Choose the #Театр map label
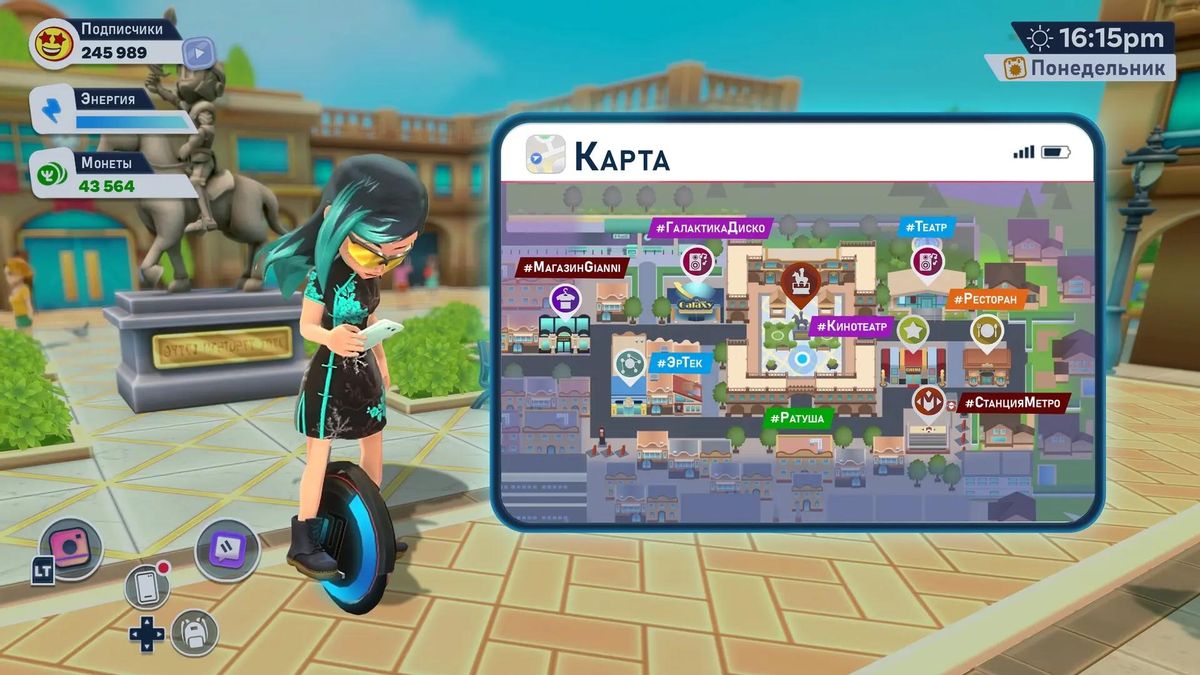 tap(926, 227)
